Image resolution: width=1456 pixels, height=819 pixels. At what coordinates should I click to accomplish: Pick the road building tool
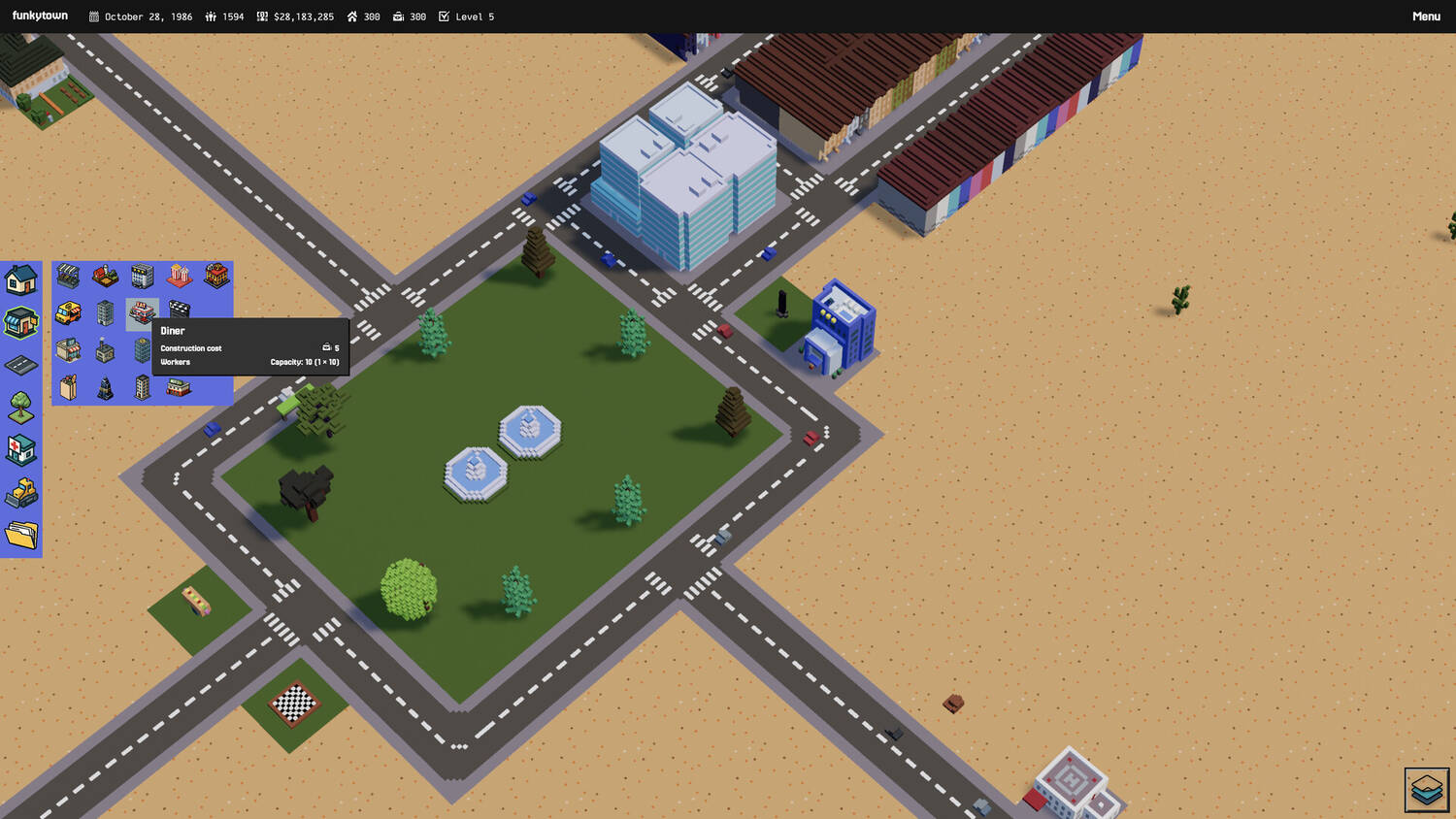point(21,365)
